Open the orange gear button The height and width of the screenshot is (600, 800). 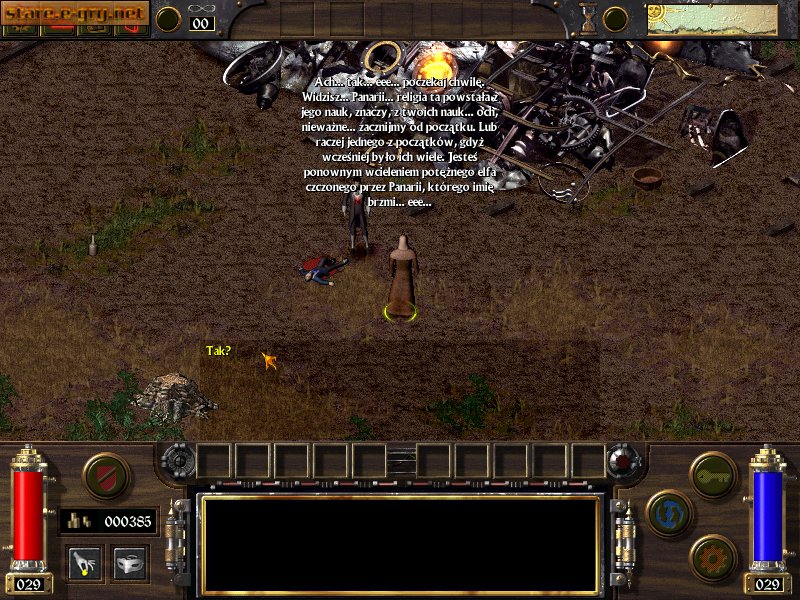(712, 558)
